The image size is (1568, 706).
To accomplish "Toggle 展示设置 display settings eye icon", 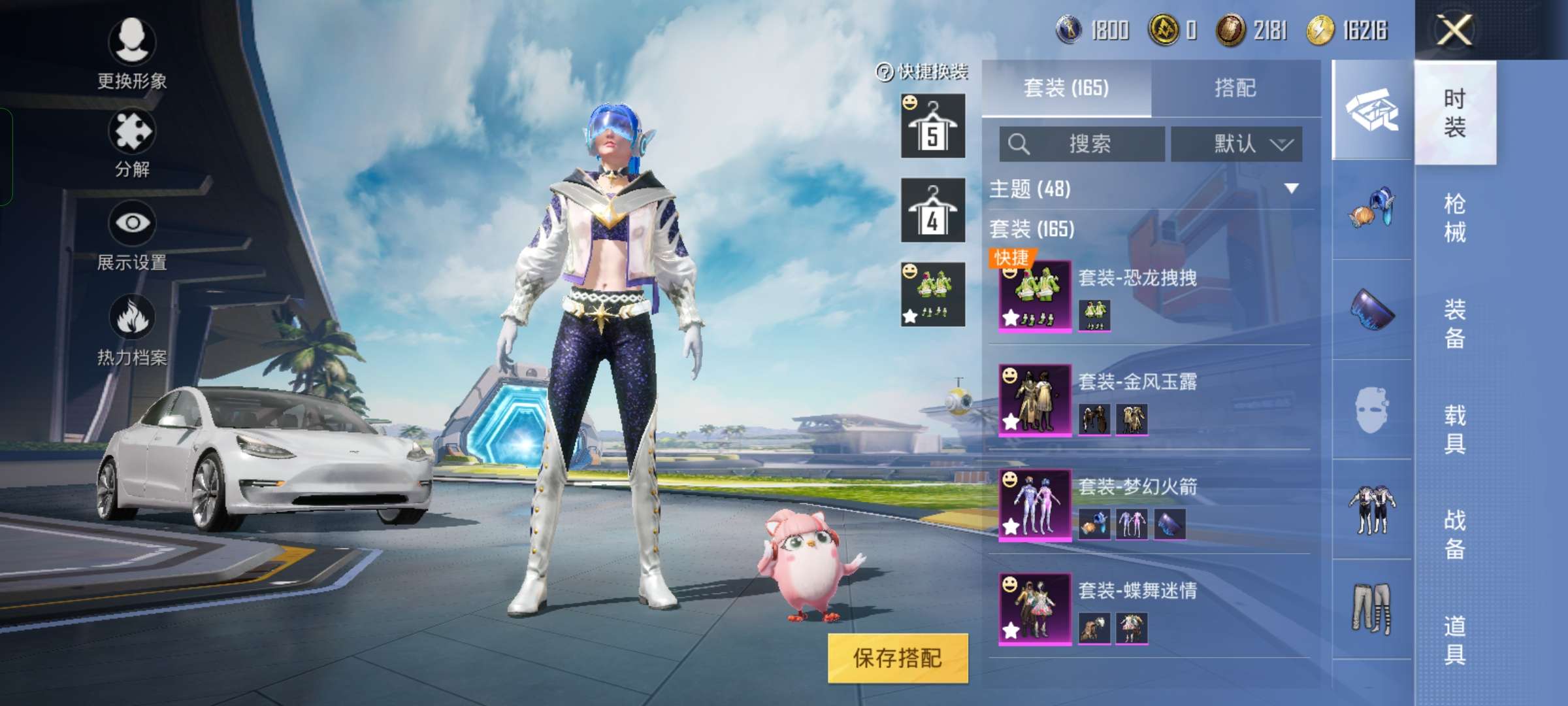I will point(132,225).
